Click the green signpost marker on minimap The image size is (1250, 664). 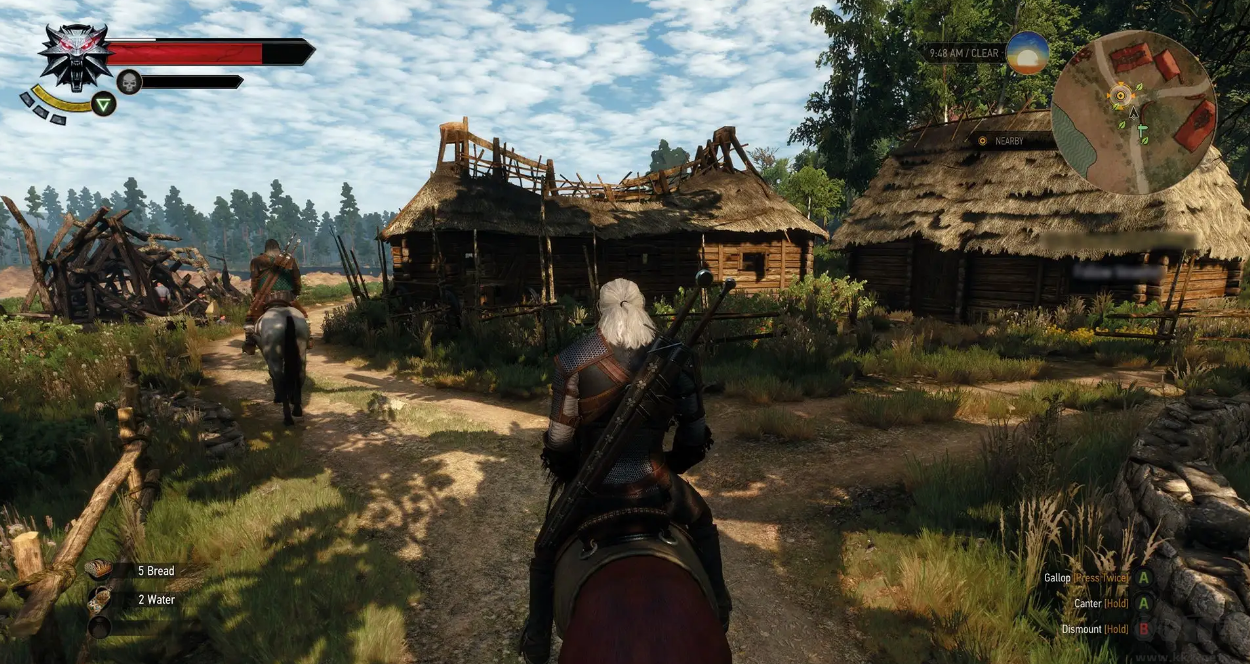(x=1142, y=129)
